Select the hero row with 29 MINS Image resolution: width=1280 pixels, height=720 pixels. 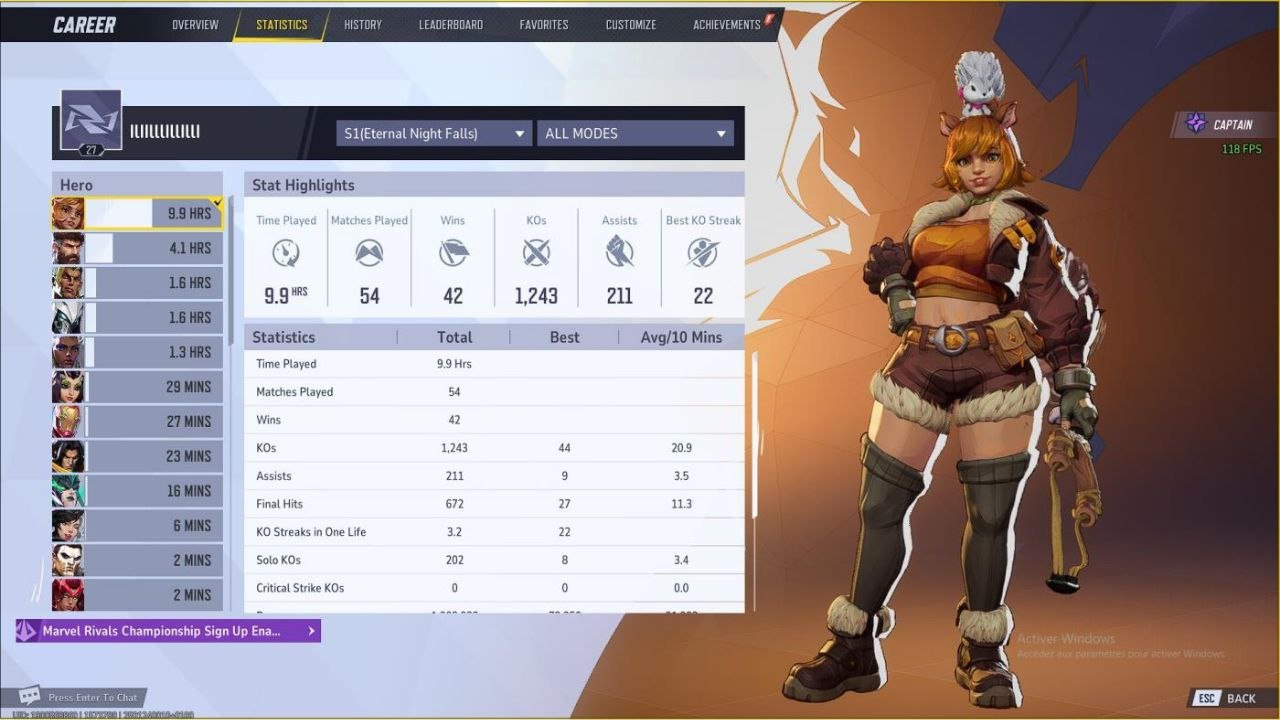(138, 387)
